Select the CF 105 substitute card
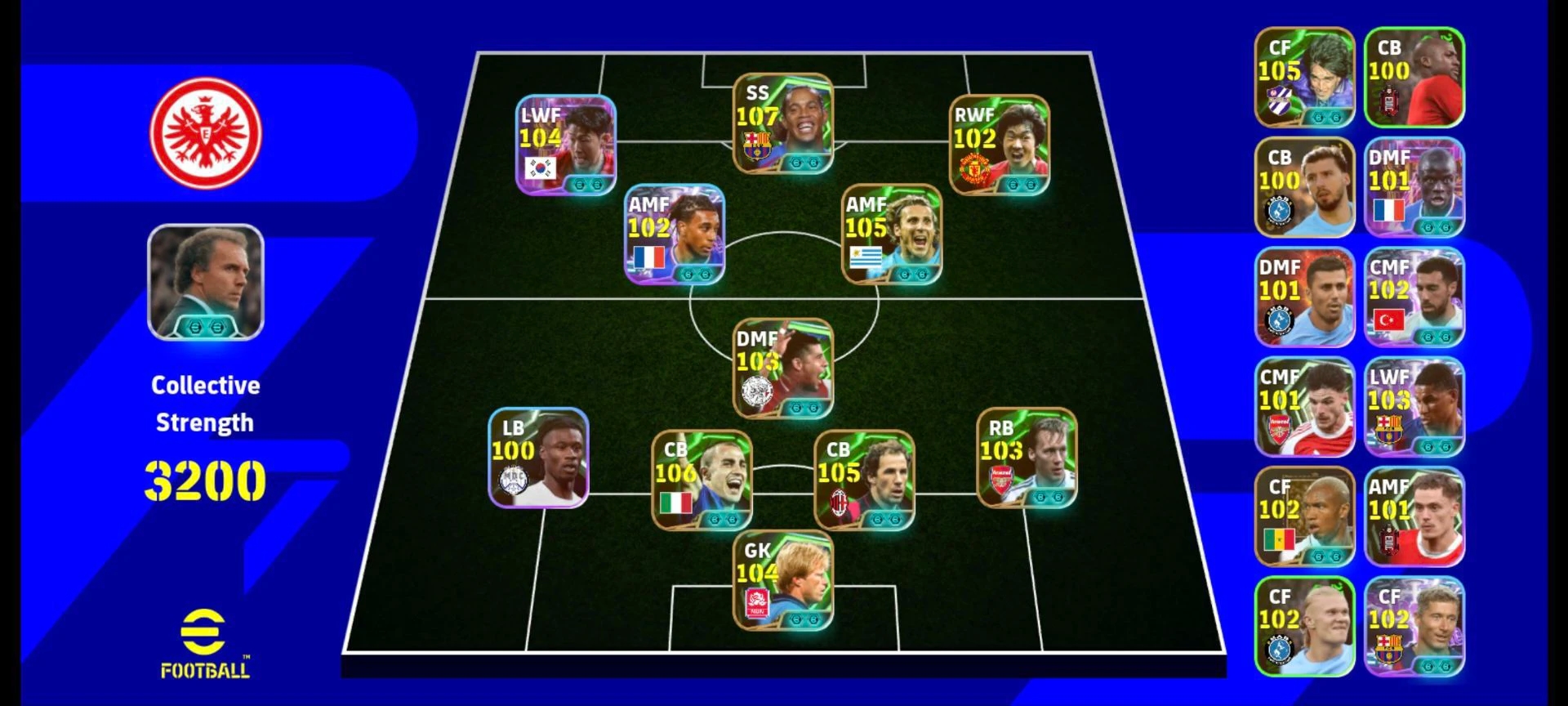The image size is (1568, 706). (x=1304, y=78)
